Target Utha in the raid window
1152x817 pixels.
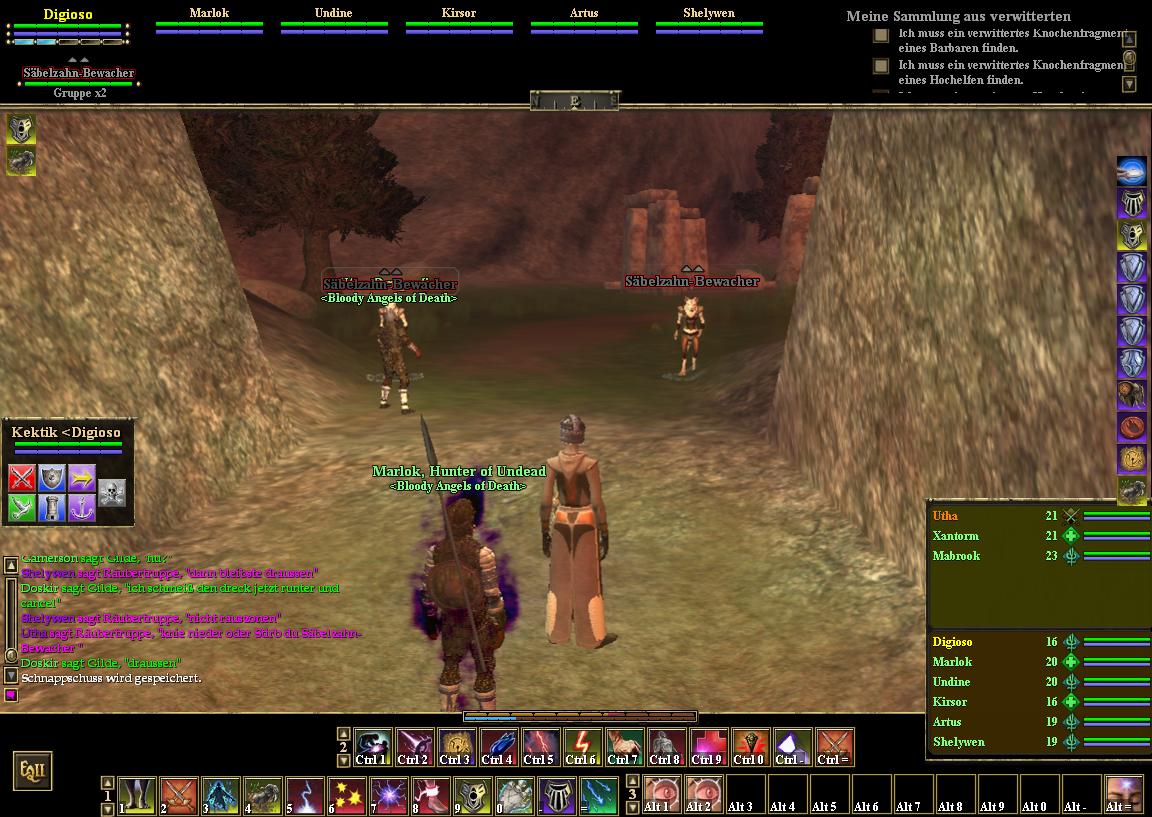(946, 516)
